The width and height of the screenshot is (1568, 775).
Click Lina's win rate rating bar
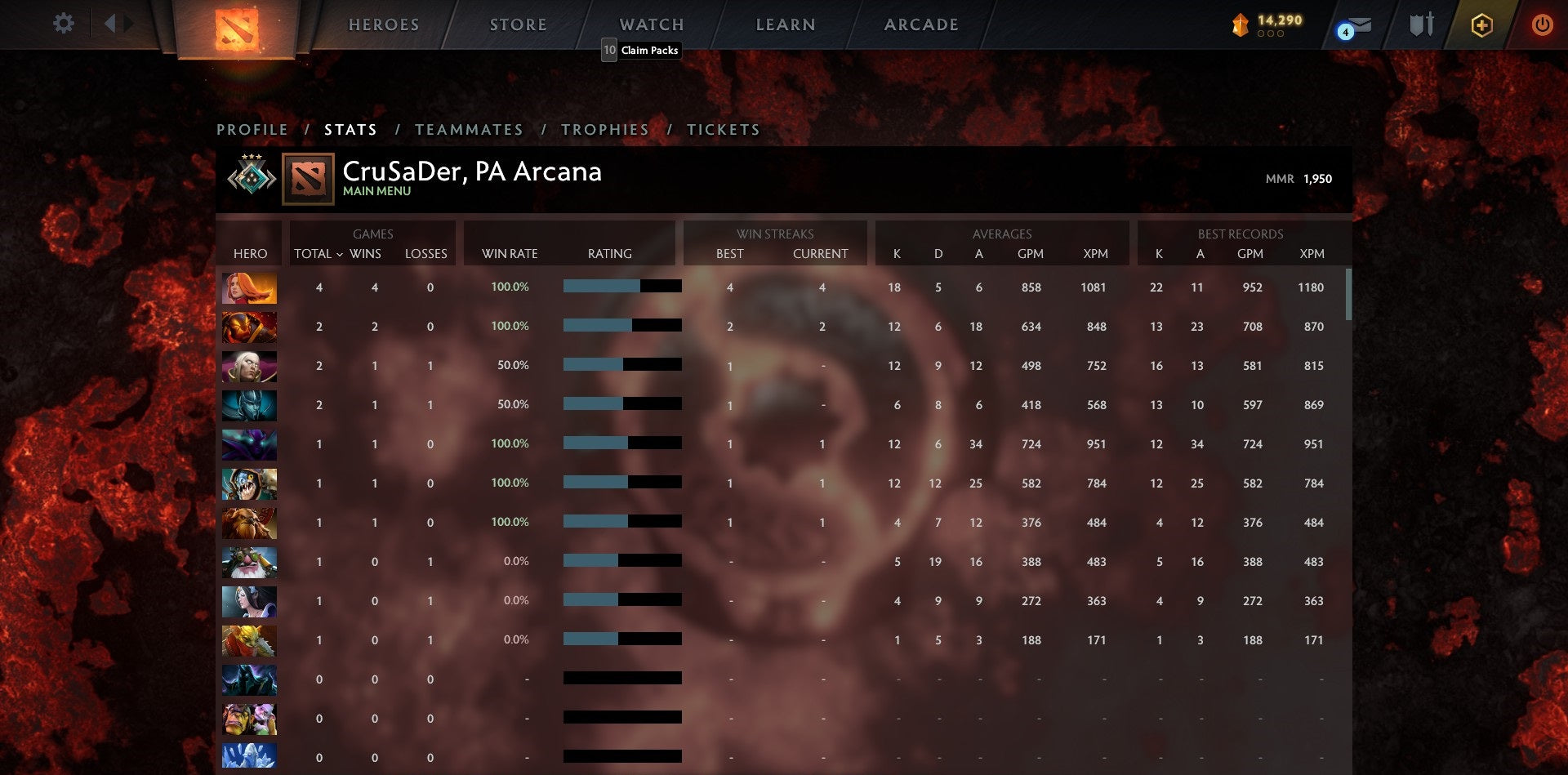621,287
